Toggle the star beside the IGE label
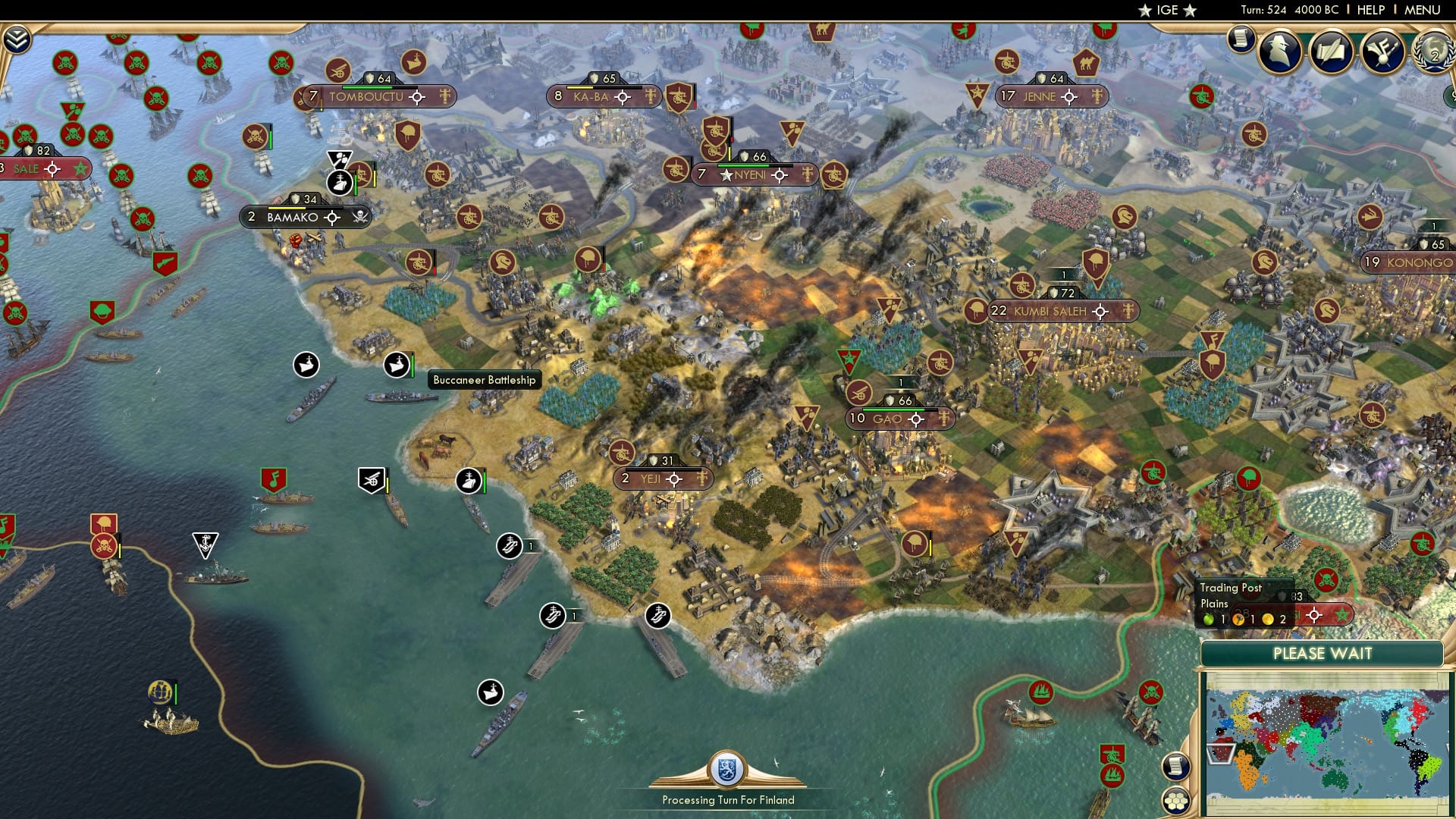The height and width of the screenshot is (819, 1456). point(1144,11)
